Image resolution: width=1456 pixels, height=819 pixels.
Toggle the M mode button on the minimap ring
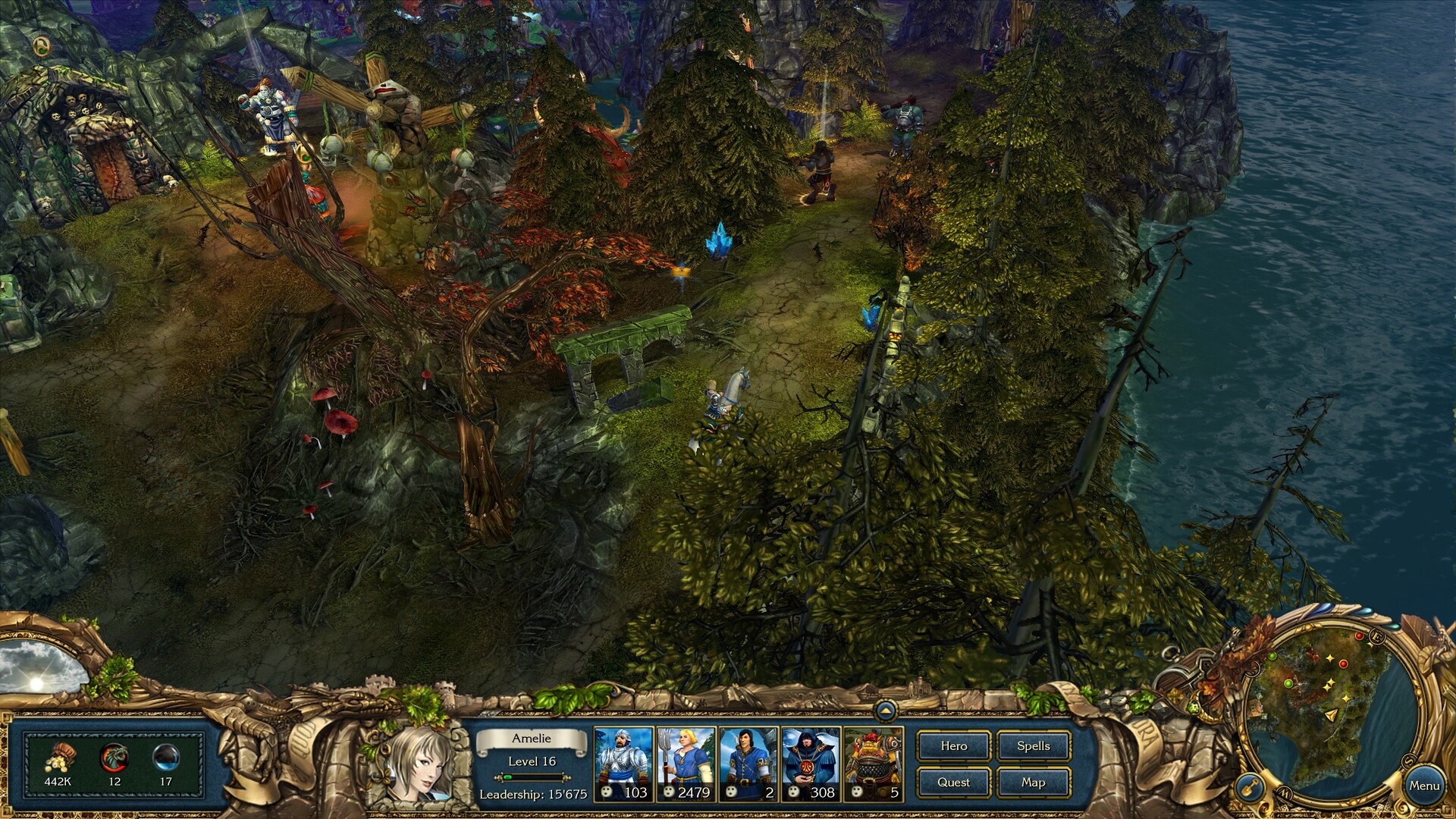click(1285, 794)
